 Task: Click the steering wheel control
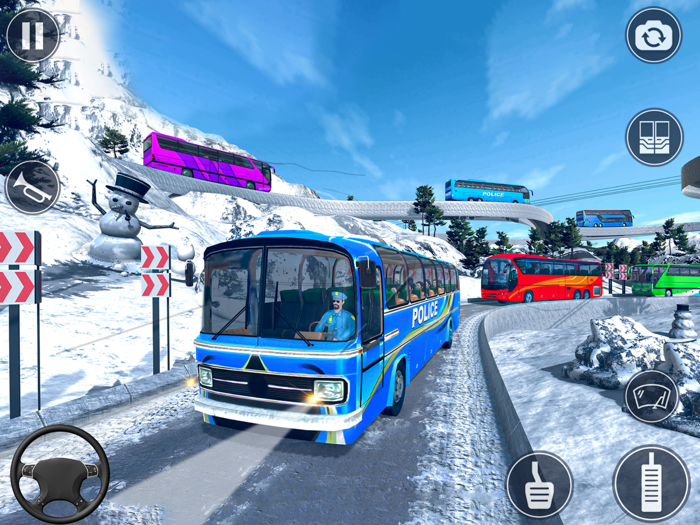[x=60, y=474]
